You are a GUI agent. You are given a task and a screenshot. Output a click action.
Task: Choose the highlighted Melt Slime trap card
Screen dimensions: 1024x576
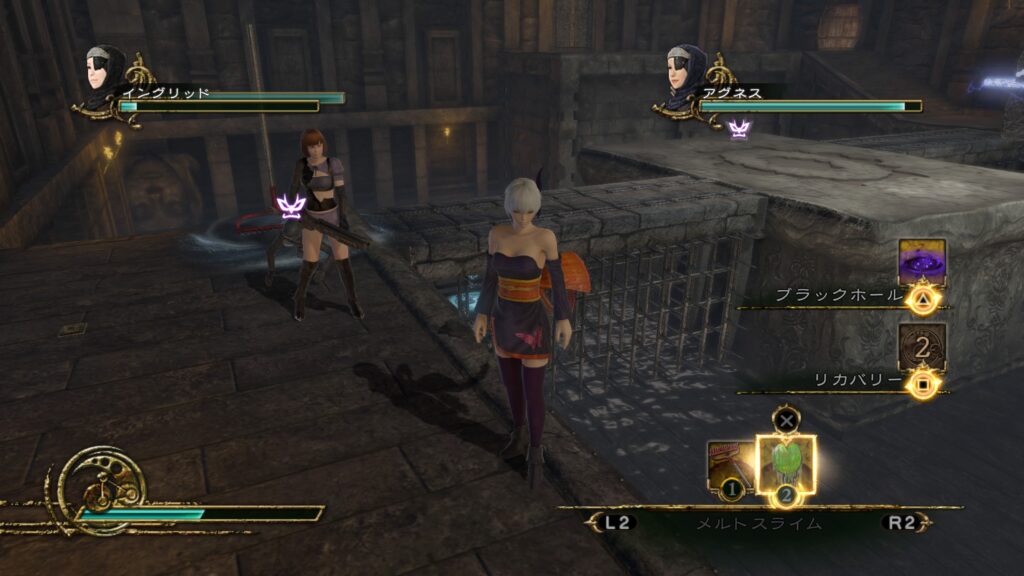786,465
